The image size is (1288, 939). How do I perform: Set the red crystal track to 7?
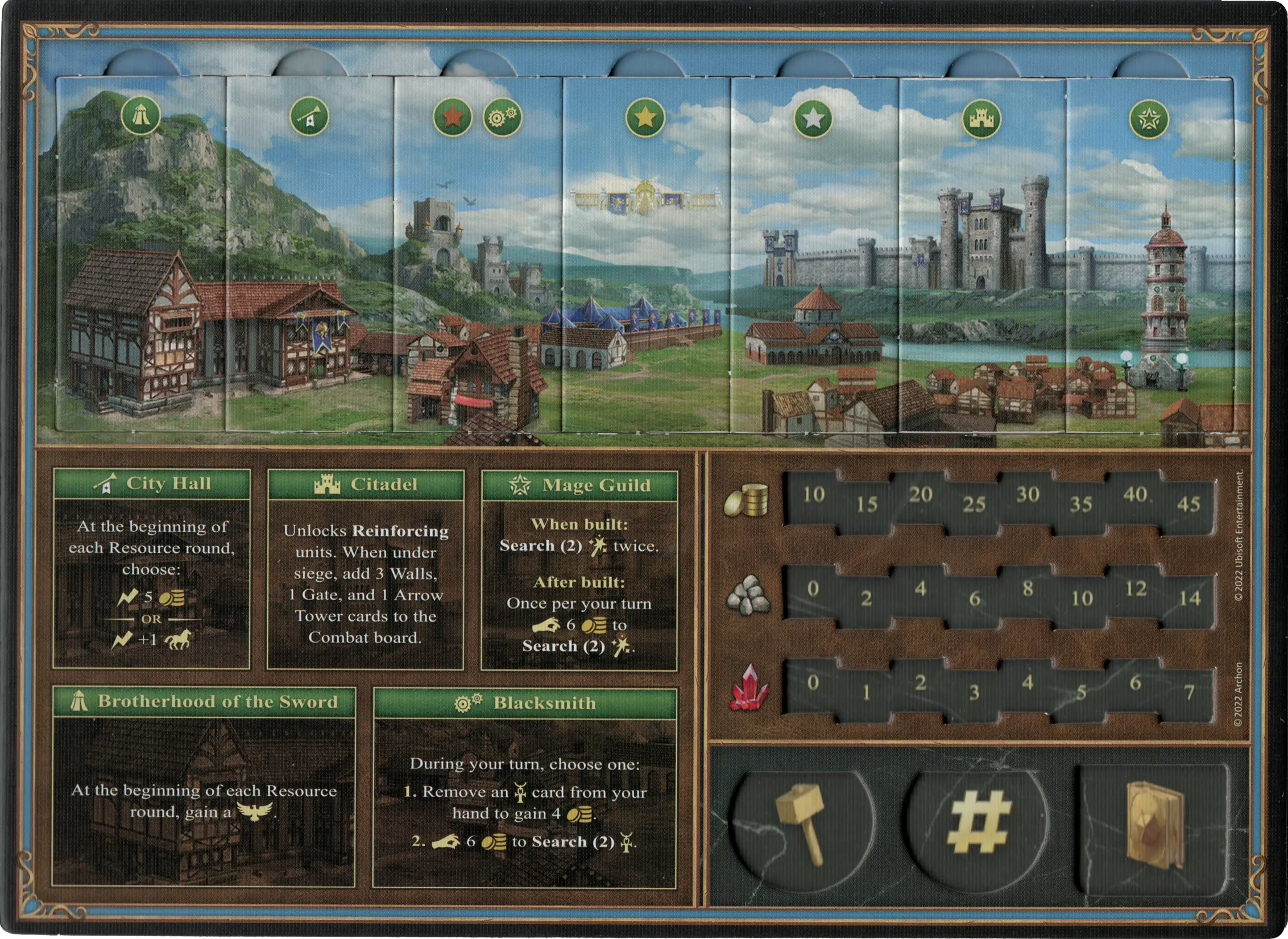click(x=1189, y=692)
